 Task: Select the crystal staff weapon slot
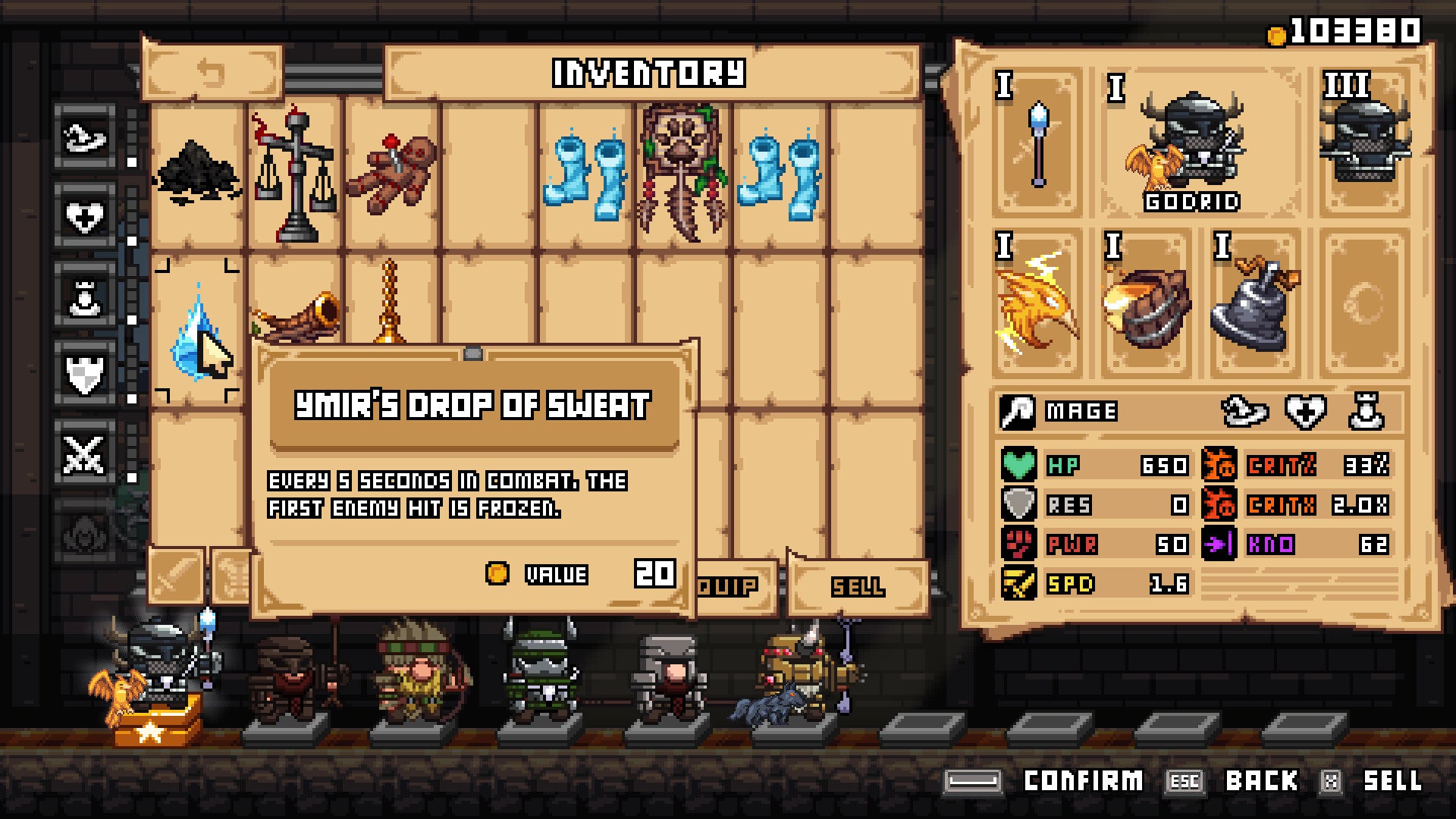tap(1038, 144)
